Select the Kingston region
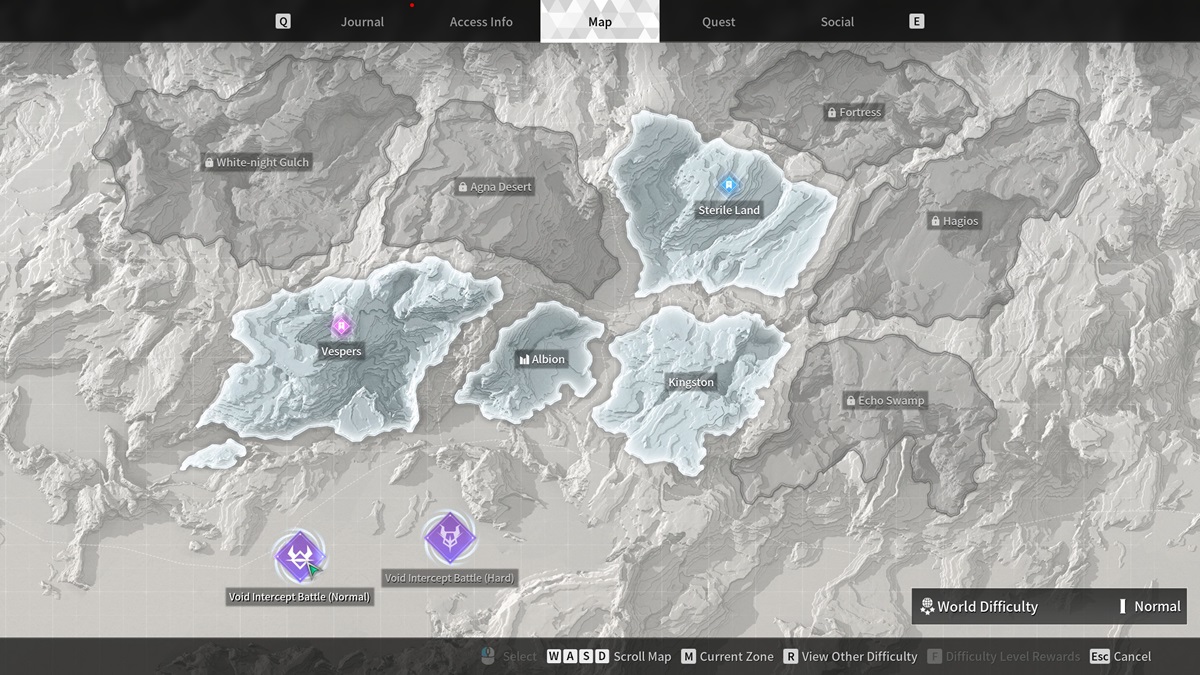This screenshot has height=675, width=1200. (x=691, y=382)
